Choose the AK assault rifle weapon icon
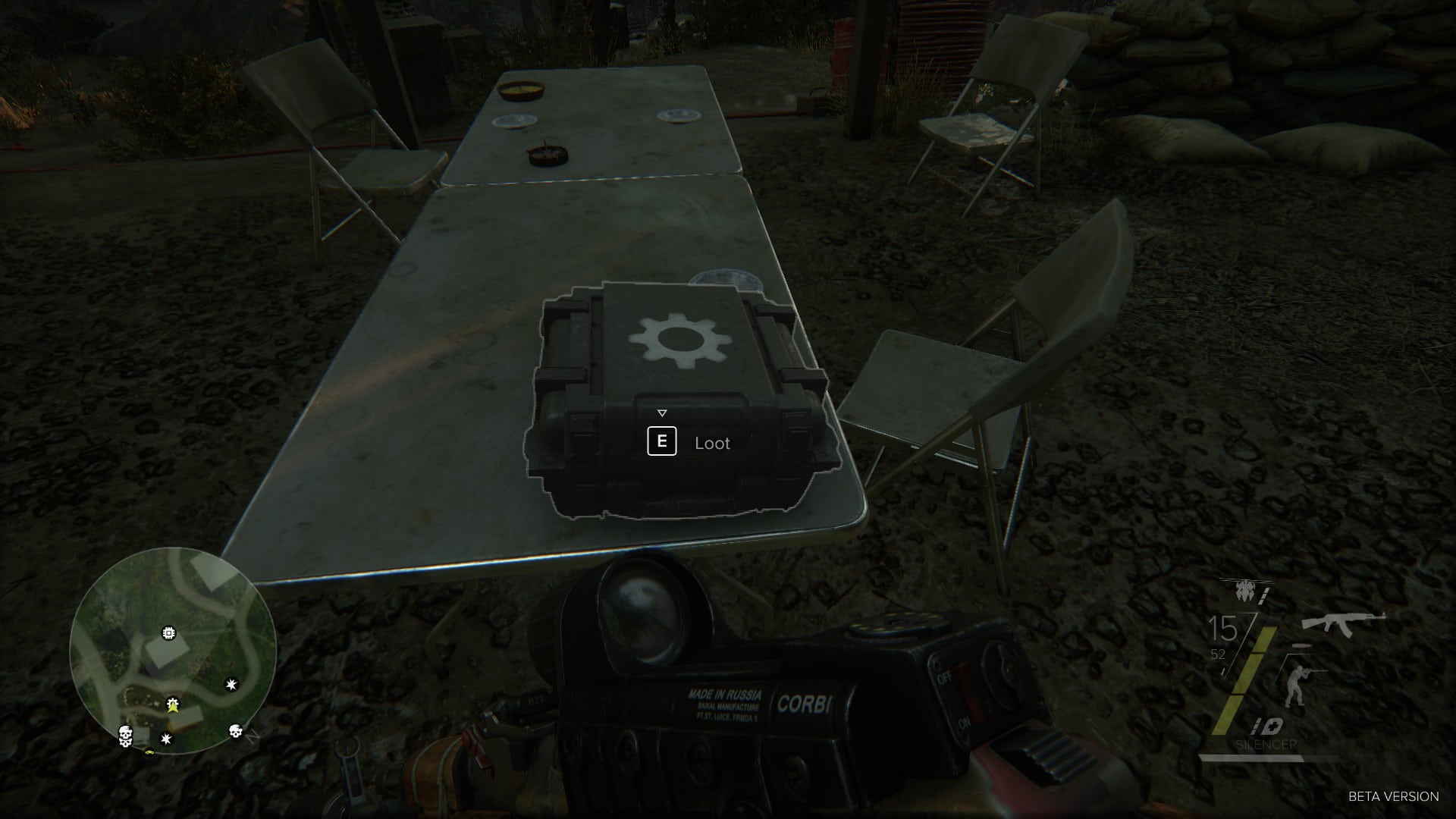This screenshot has height=819, width=1456. point(1343,621)
